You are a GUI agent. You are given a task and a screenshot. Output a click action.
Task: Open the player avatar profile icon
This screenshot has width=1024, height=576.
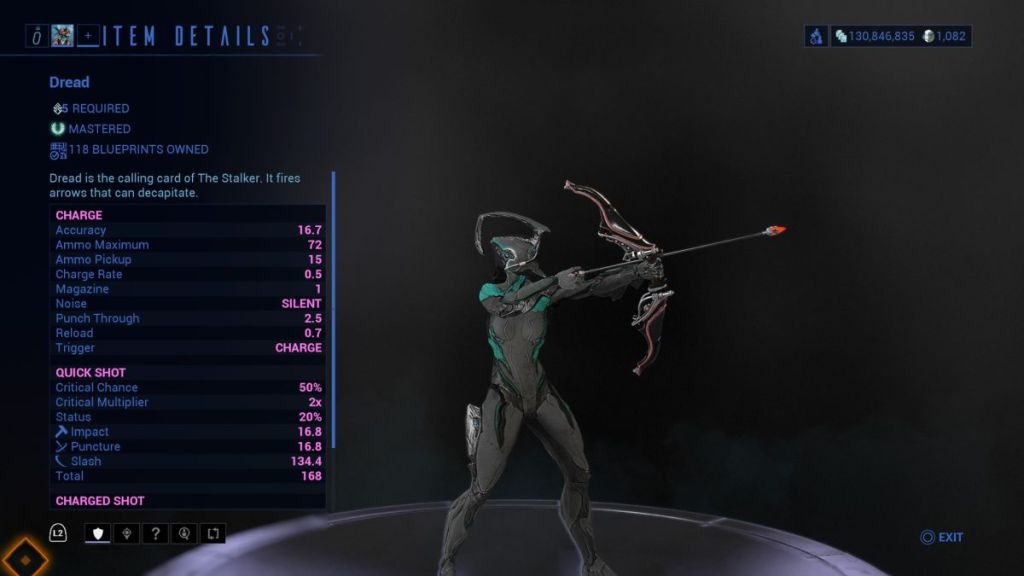62,37
